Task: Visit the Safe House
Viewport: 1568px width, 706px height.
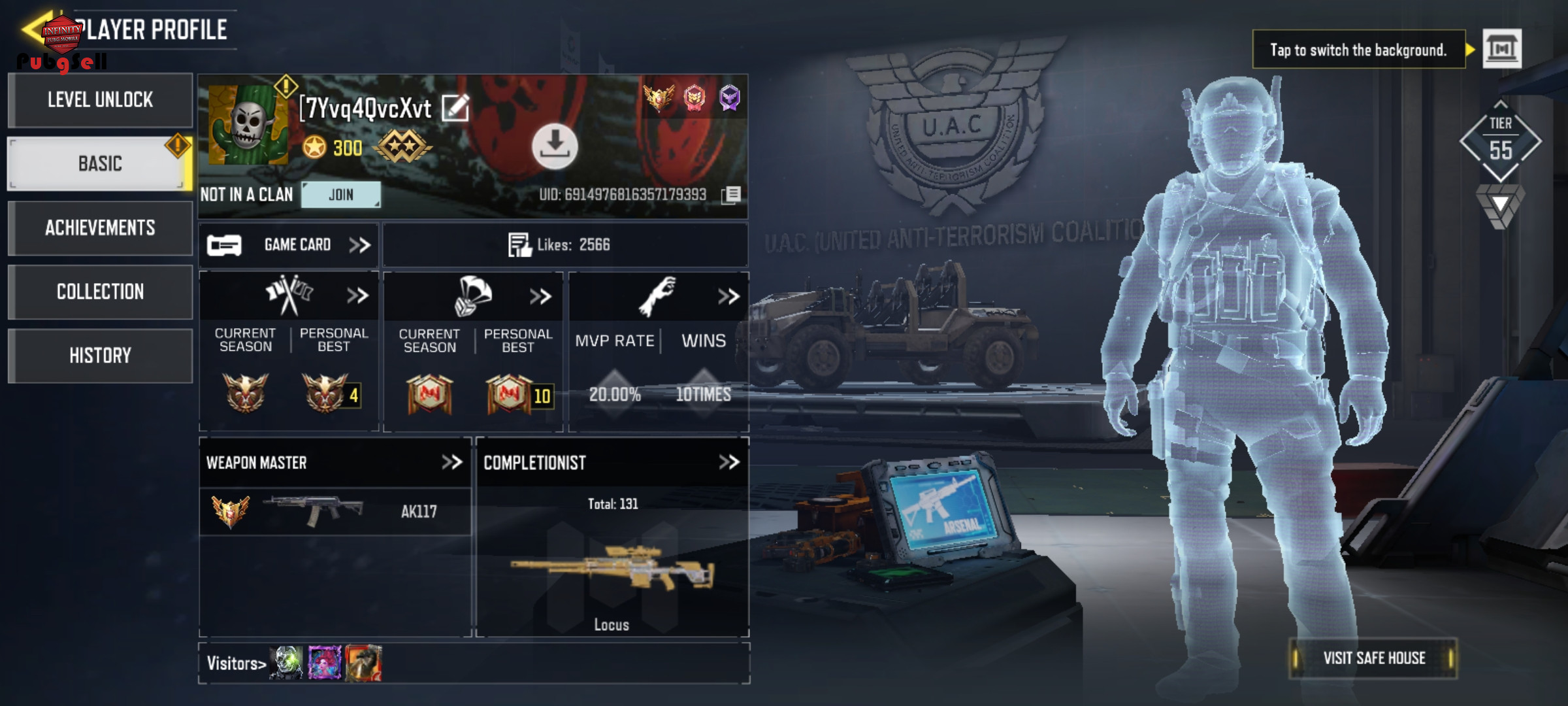Action: (1373, 658)
